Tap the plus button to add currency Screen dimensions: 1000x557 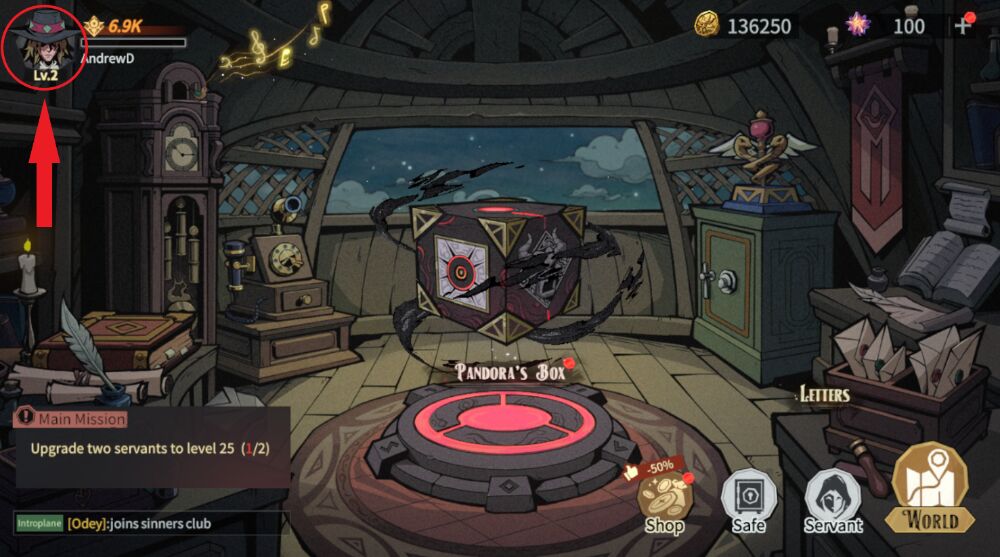pos(964,25)
